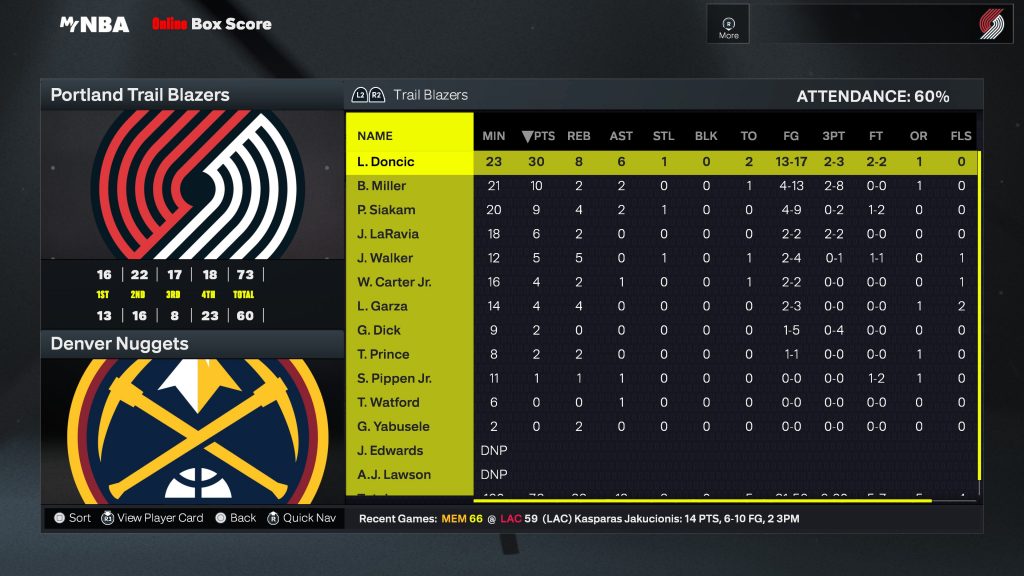The width and height of the screenshot is (1024, 576).
Task: Select the T. Watford row
Action: pos(388,402)
